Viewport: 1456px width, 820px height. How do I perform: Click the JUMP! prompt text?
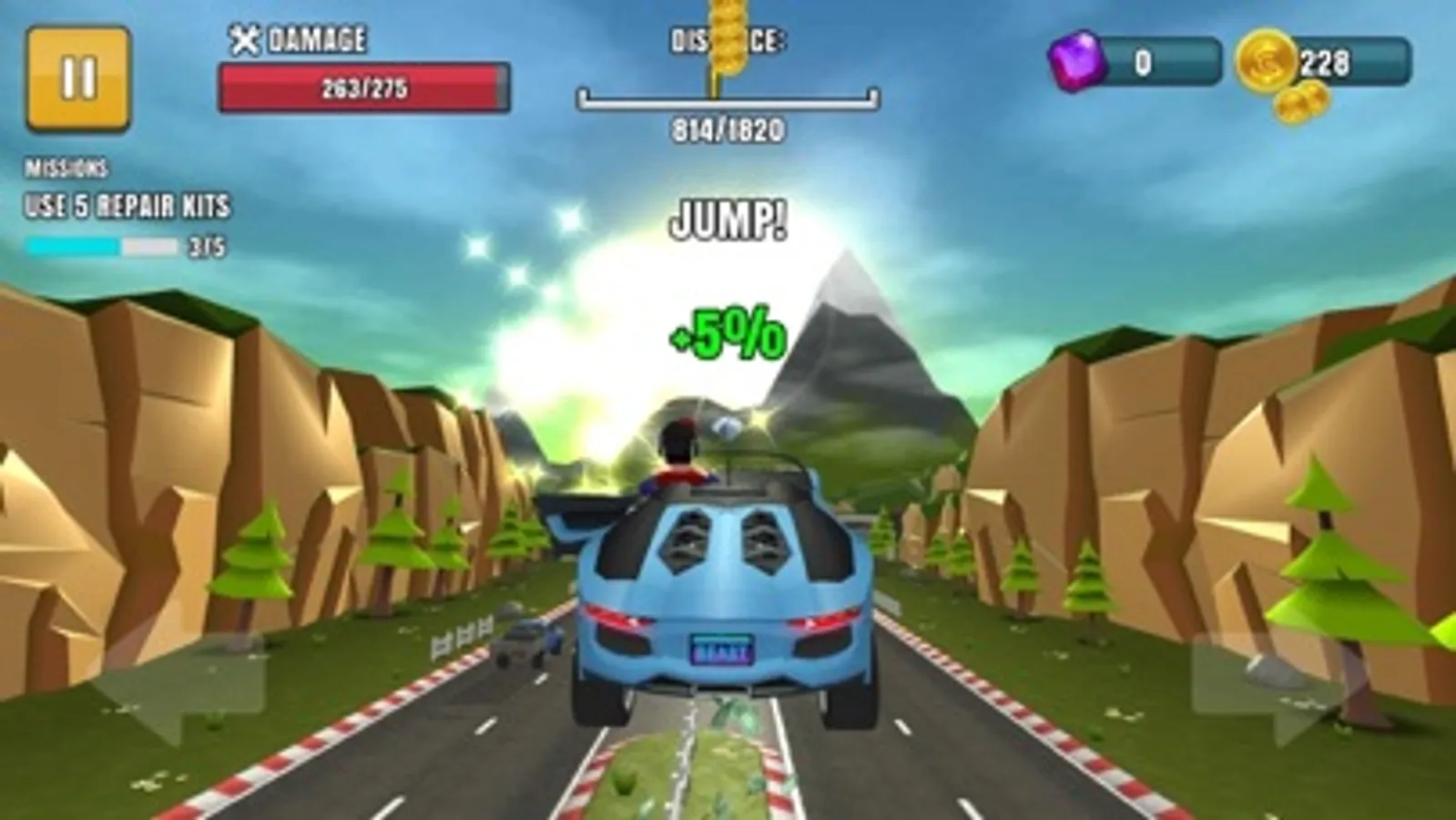coord(728,220)
